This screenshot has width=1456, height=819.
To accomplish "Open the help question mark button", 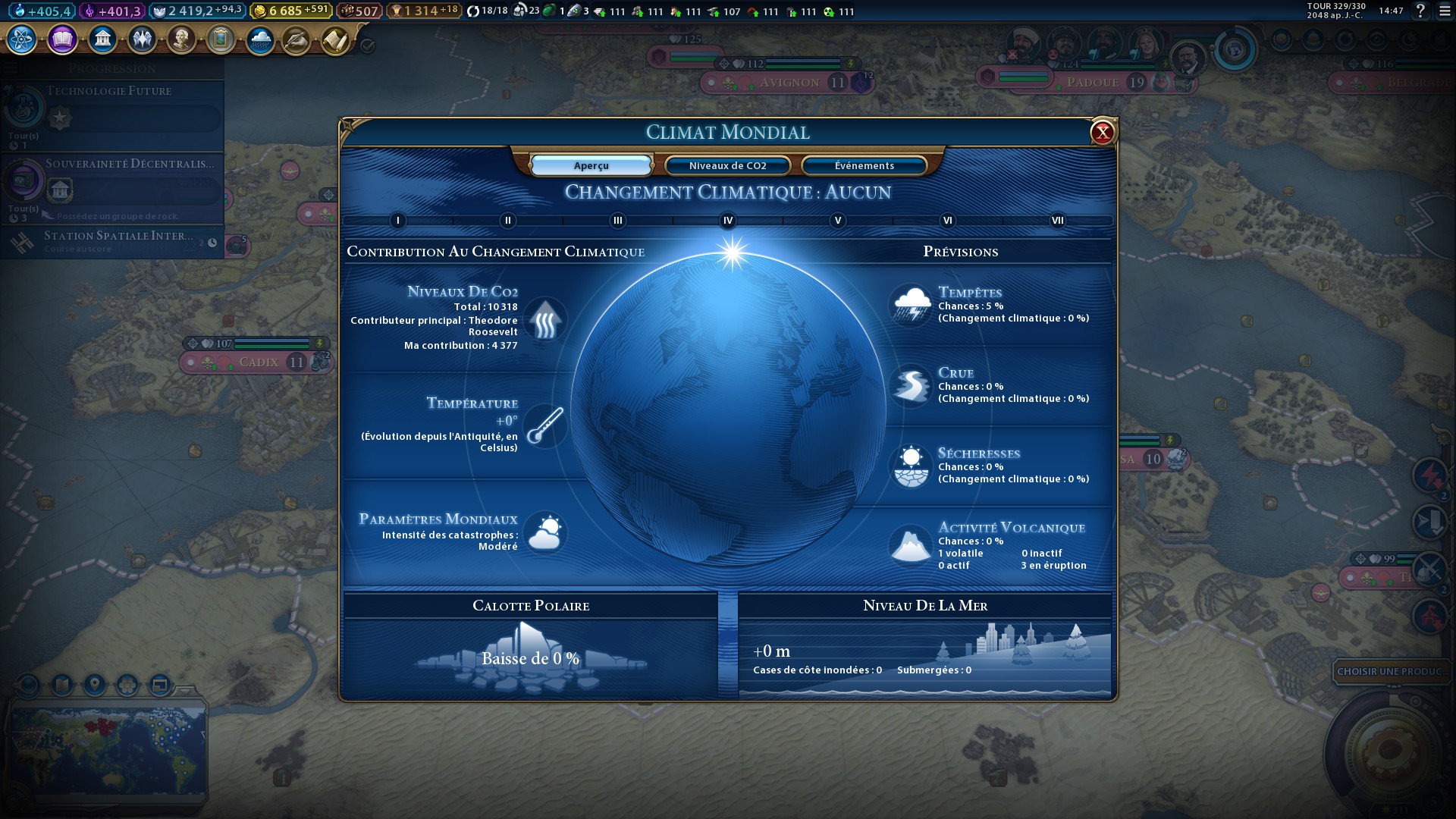I will pos(1420,11).
